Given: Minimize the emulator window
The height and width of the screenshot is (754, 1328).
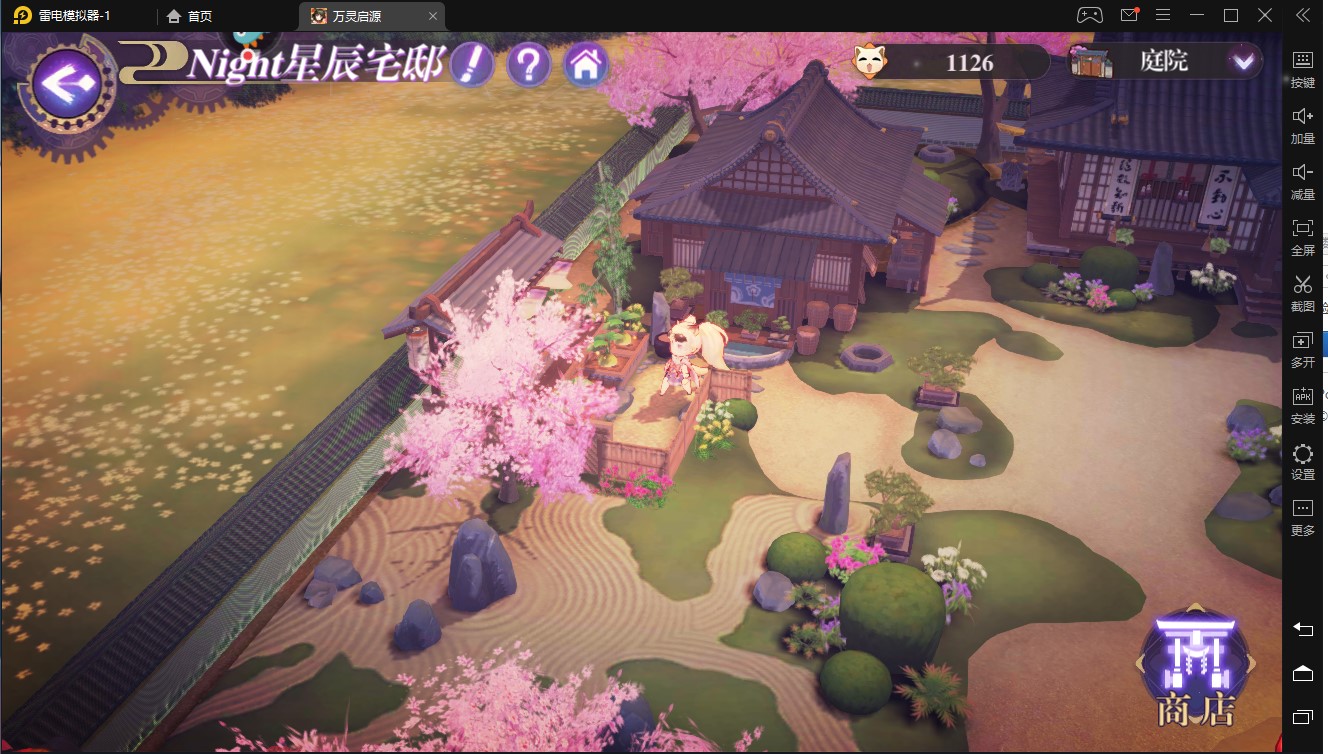Looking at the screenshot, I should point(1197,15).
